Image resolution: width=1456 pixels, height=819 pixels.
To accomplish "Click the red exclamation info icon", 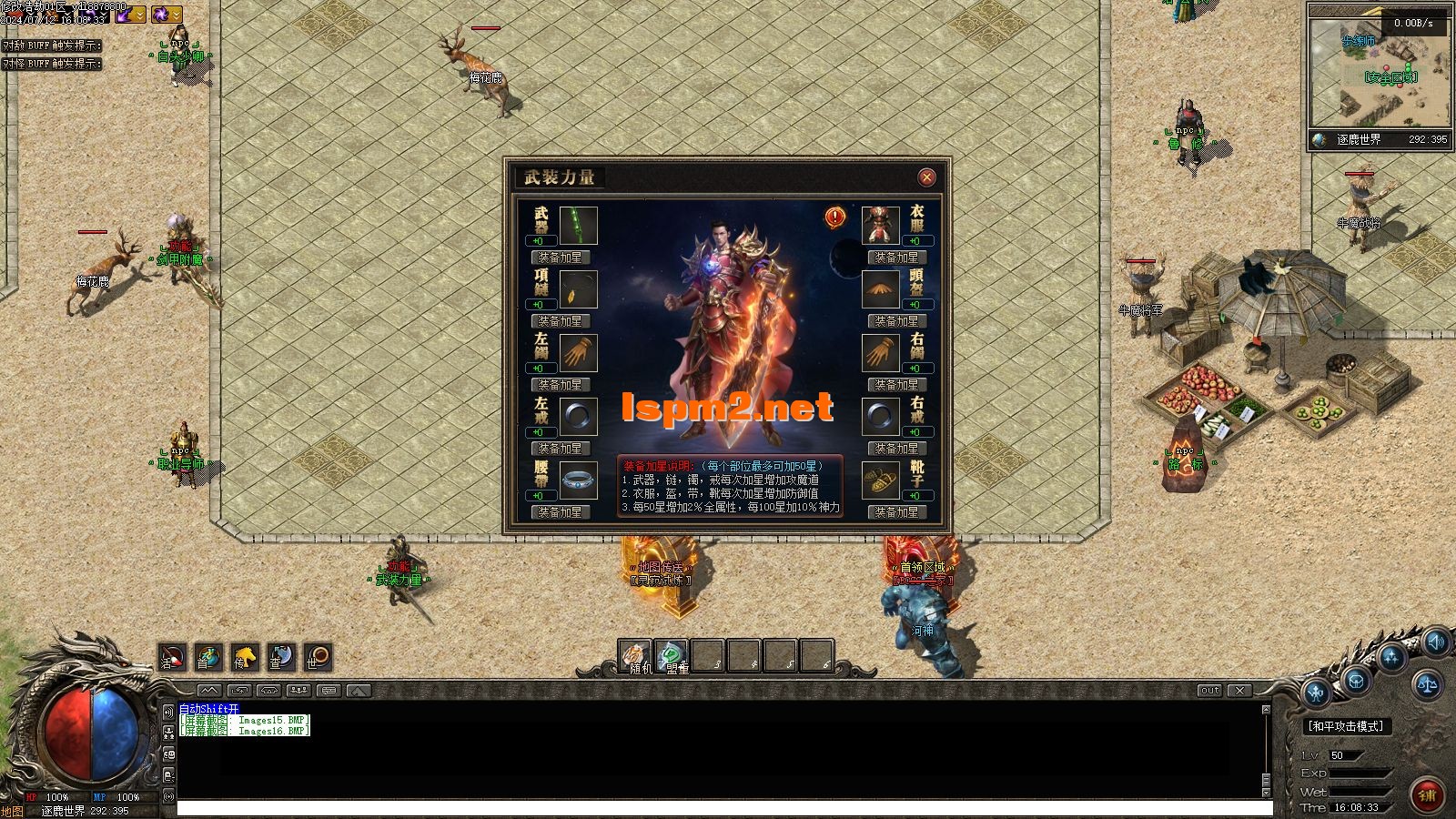I will tap(835, 218).
